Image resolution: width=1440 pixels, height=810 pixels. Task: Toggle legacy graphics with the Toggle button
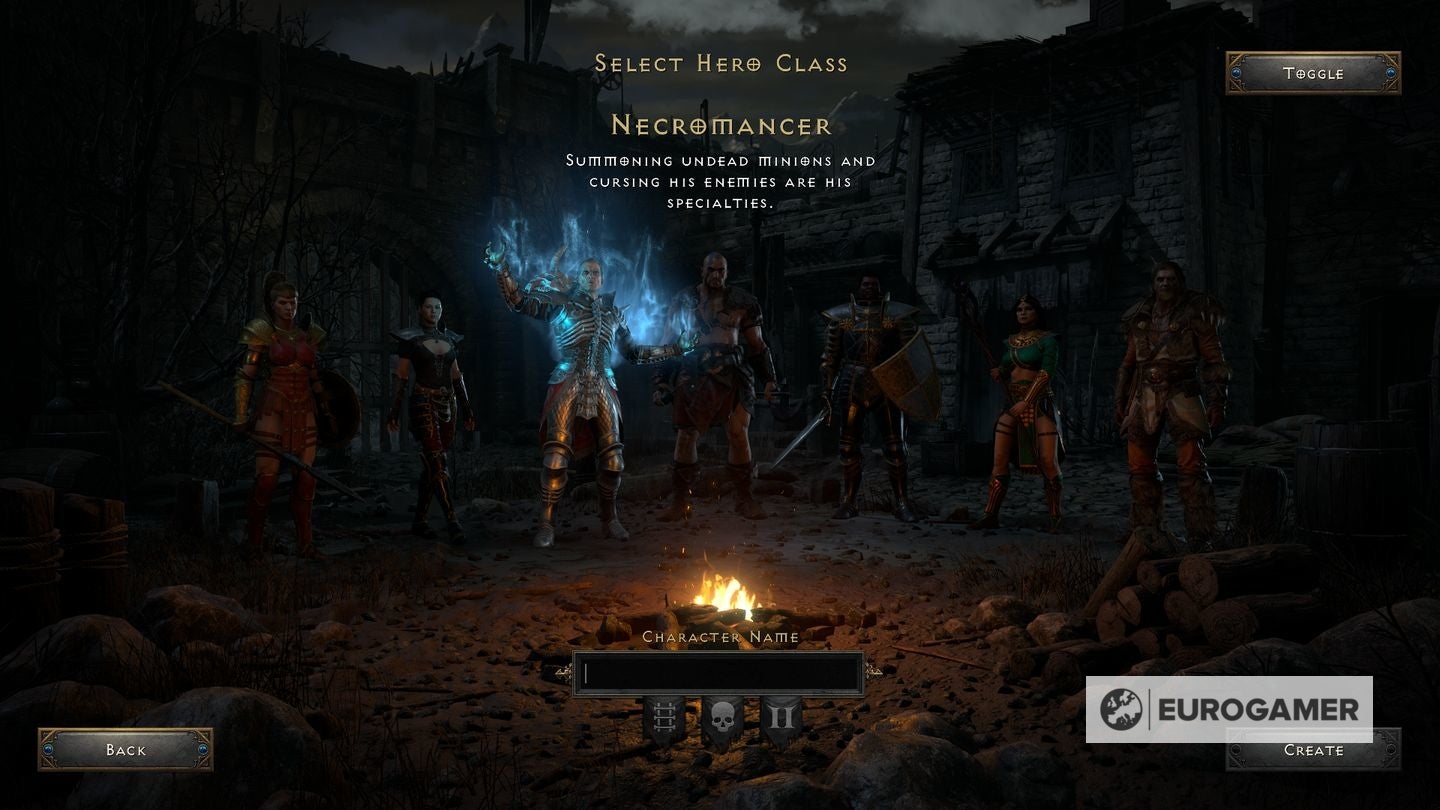point(1312,73)
